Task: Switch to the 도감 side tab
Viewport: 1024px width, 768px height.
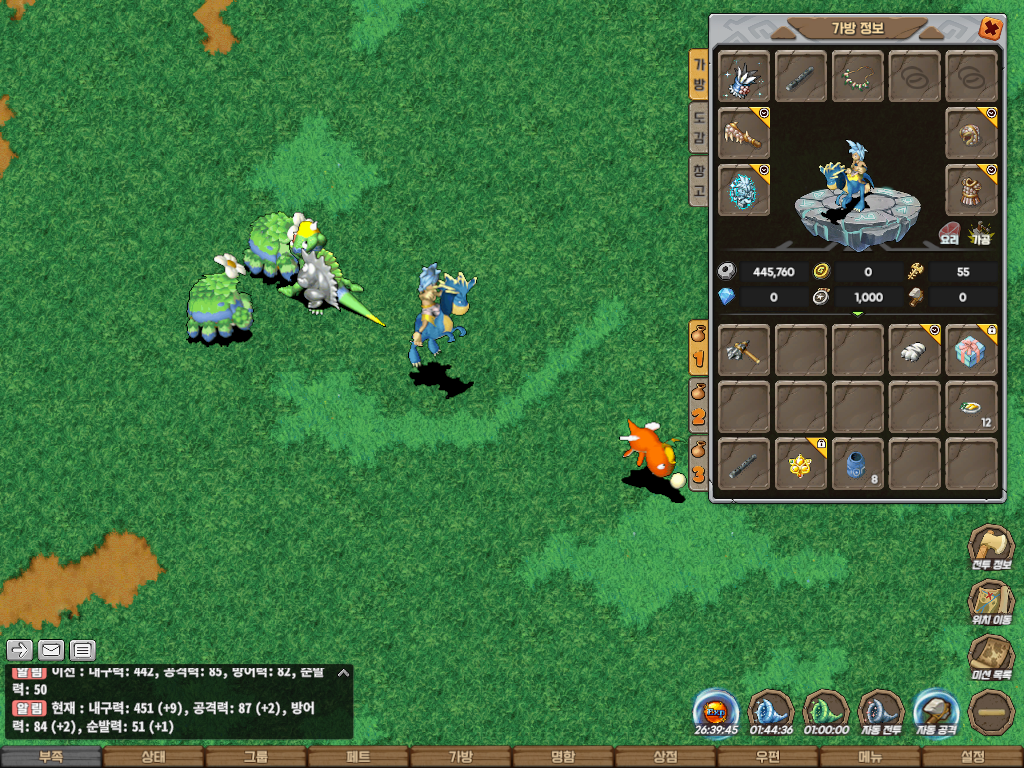Action: (699, 128)
